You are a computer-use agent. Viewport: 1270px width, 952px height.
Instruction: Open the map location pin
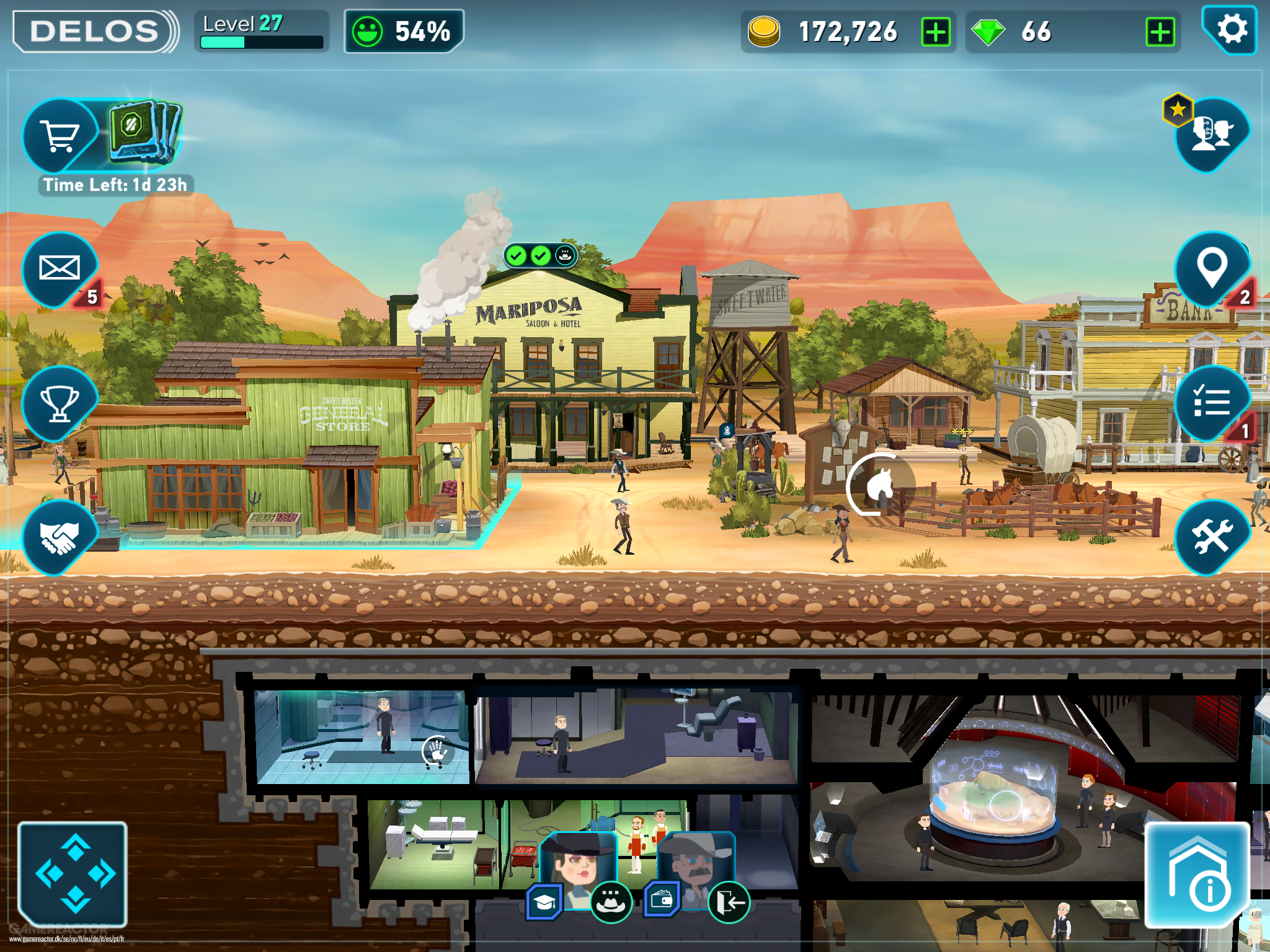point(1212,268)
